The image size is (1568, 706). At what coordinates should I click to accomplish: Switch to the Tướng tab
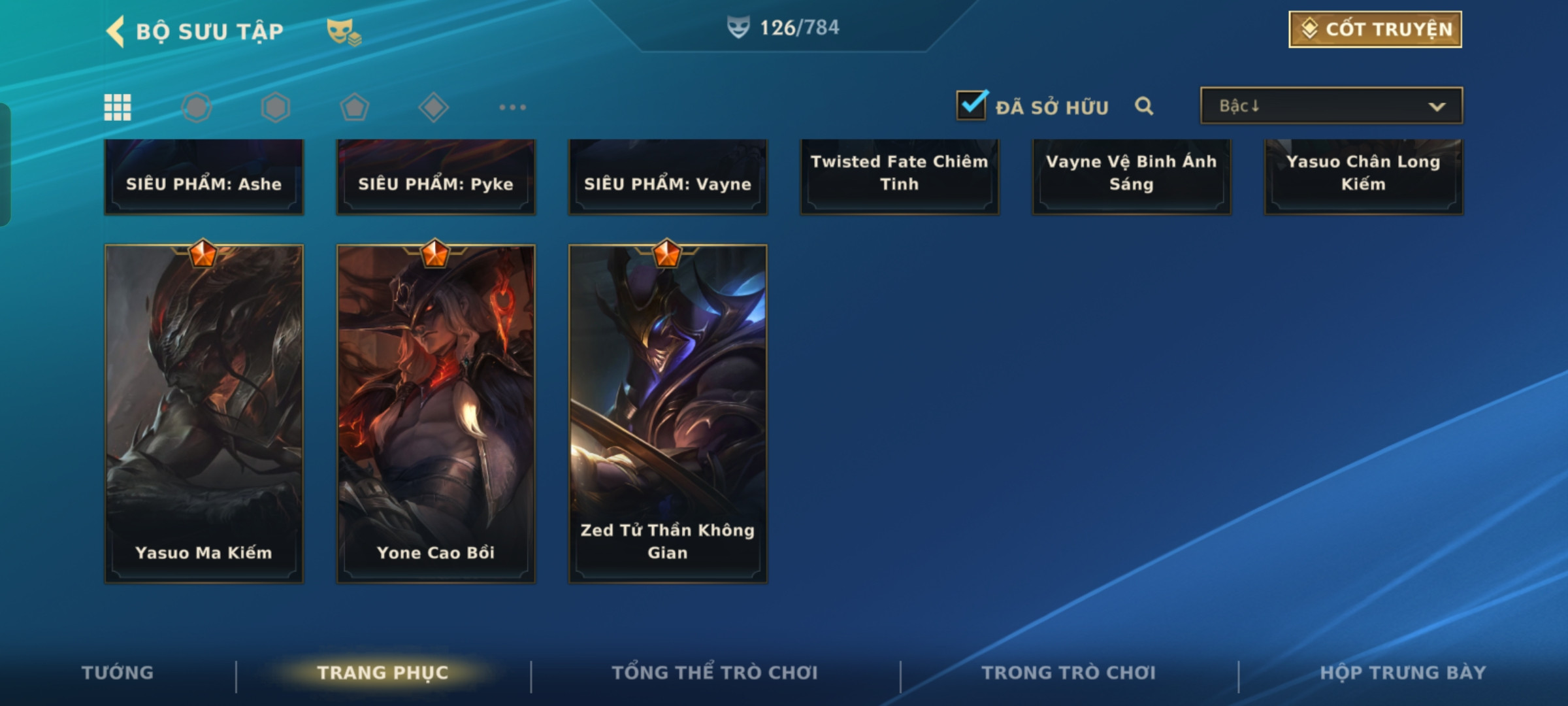click(118, 673)
